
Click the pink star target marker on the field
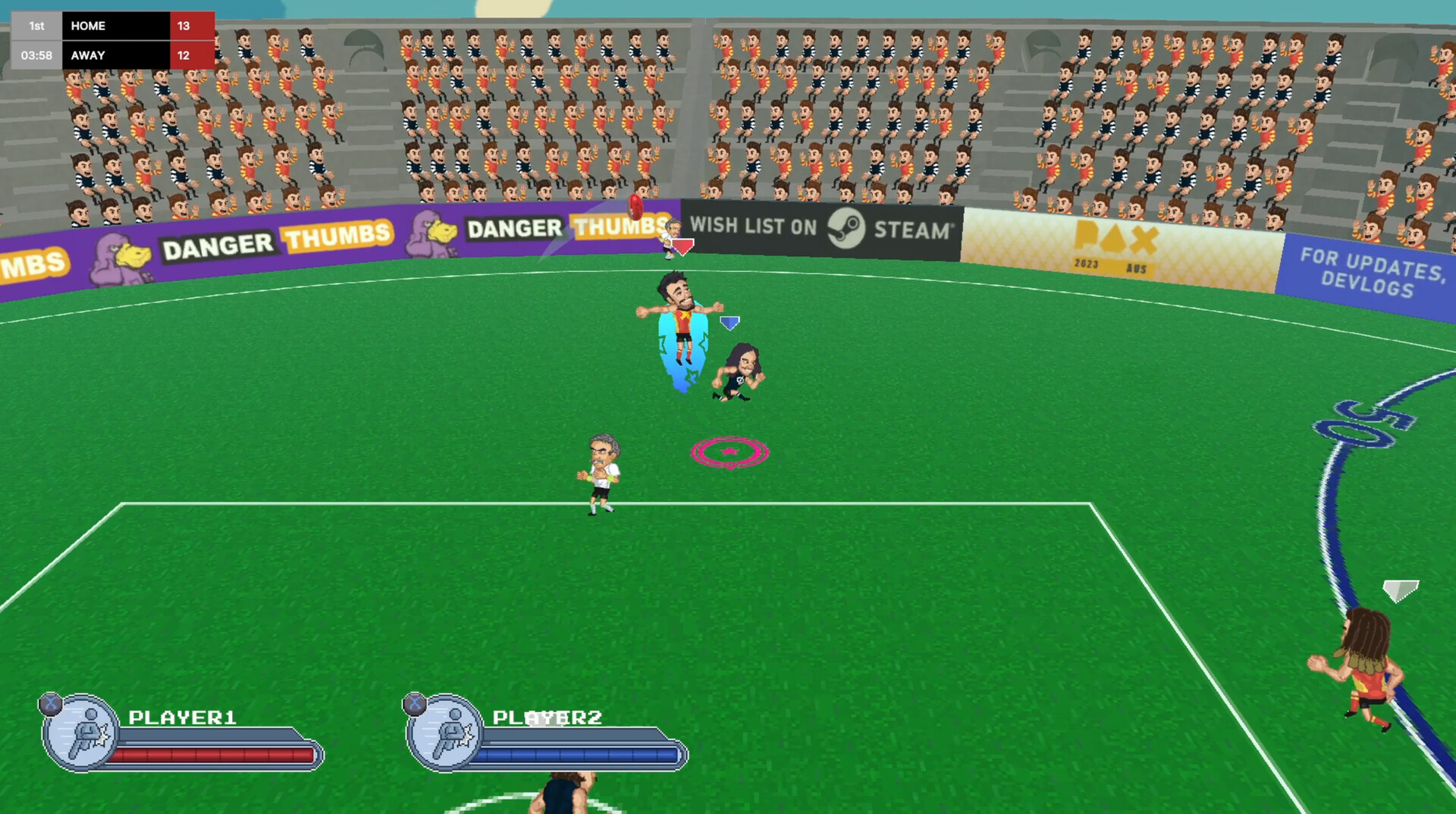coord(729,452)
